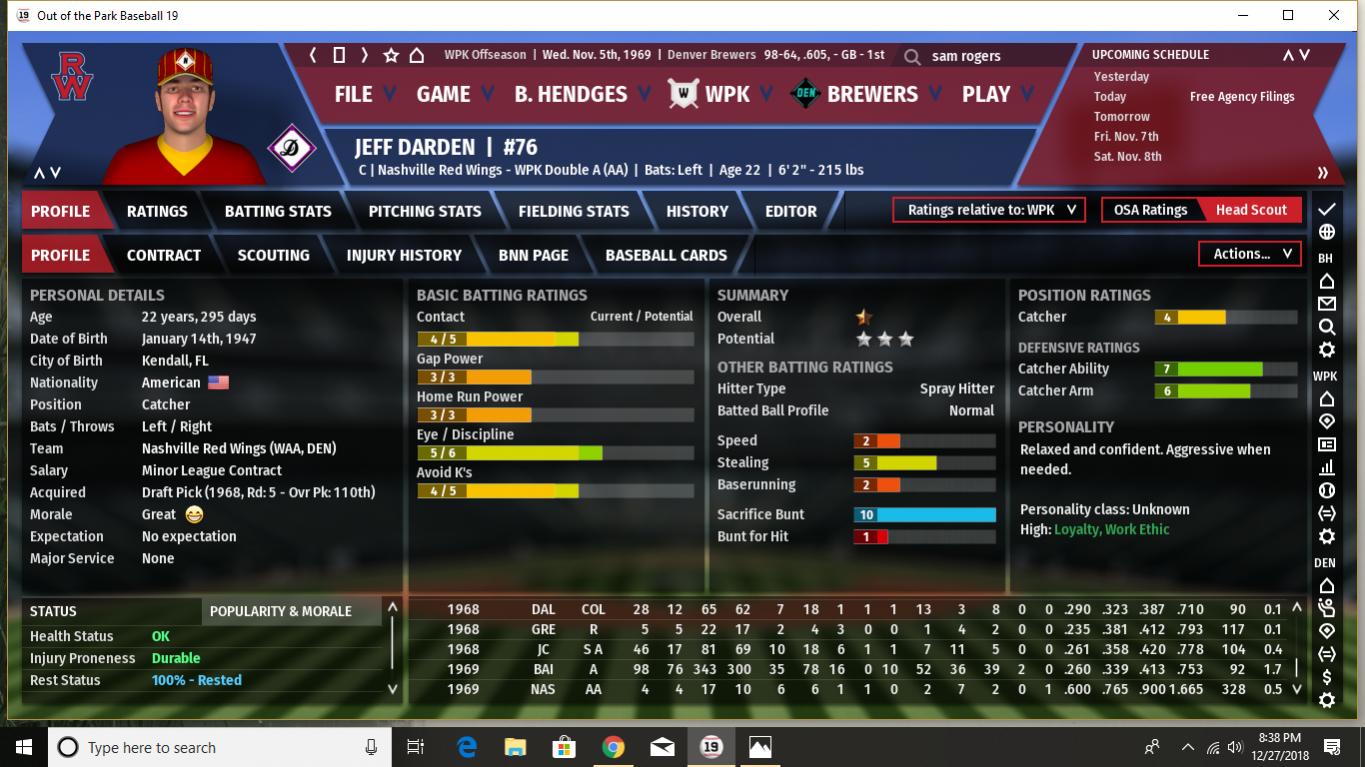Switch to the BATTING STATS tab
This screenshot has width=1365, height=767.
point(278,211)
